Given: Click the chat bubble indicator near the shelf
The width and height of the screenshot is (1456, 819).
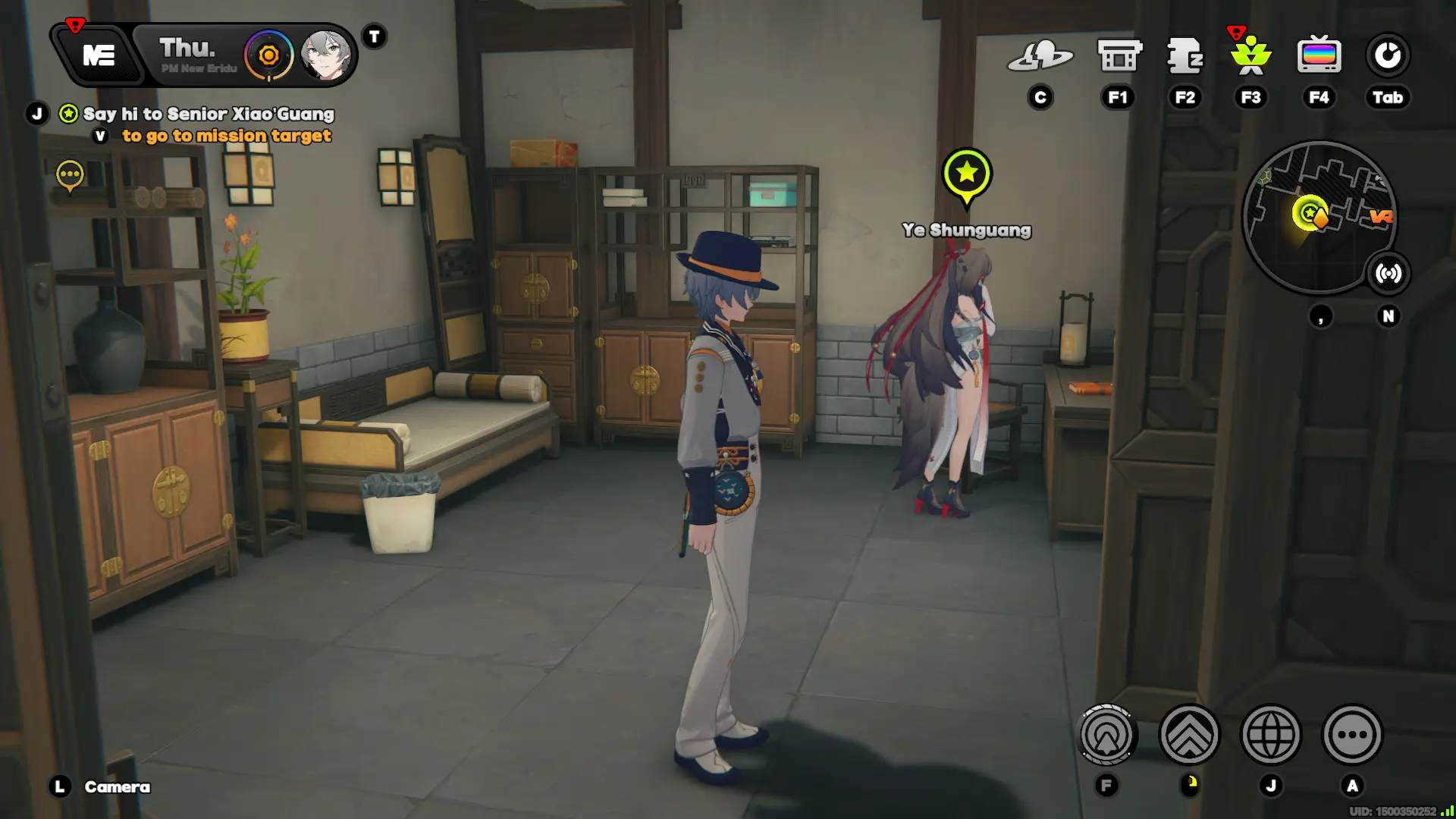Looking at the screenshot, I should tap(71, 174).
